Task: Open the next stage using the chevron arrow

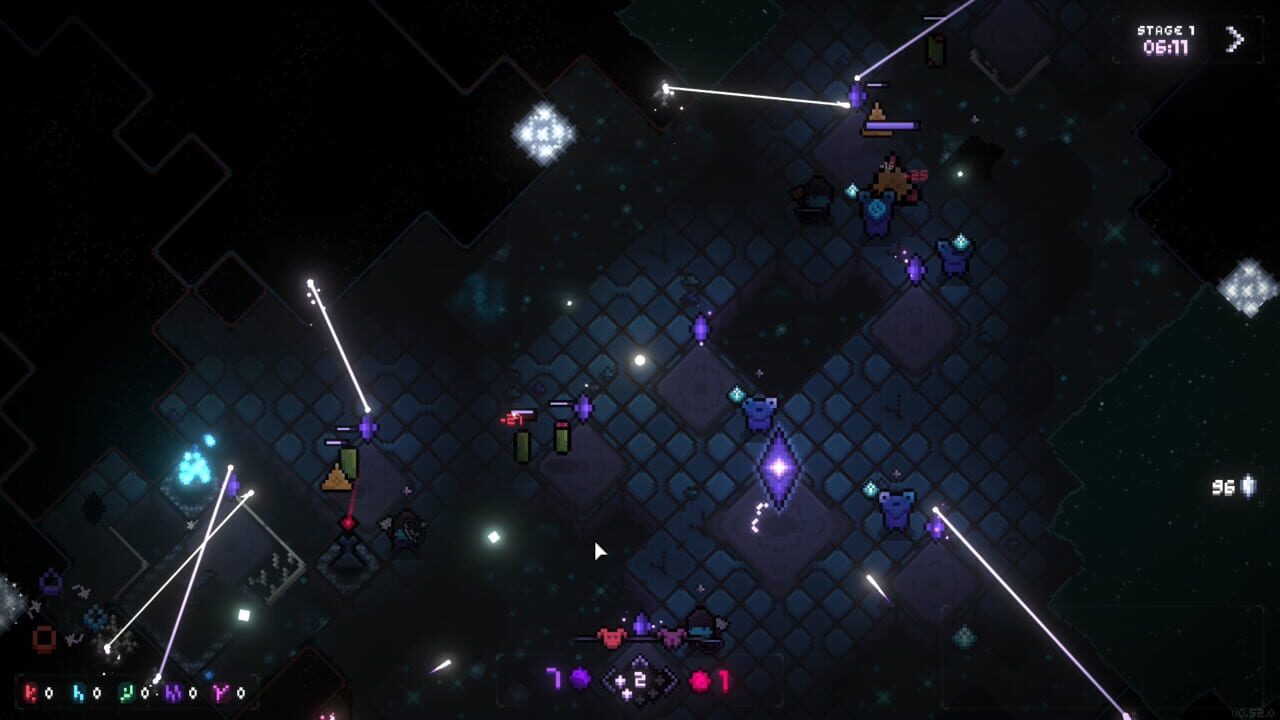Action: 1235,39
